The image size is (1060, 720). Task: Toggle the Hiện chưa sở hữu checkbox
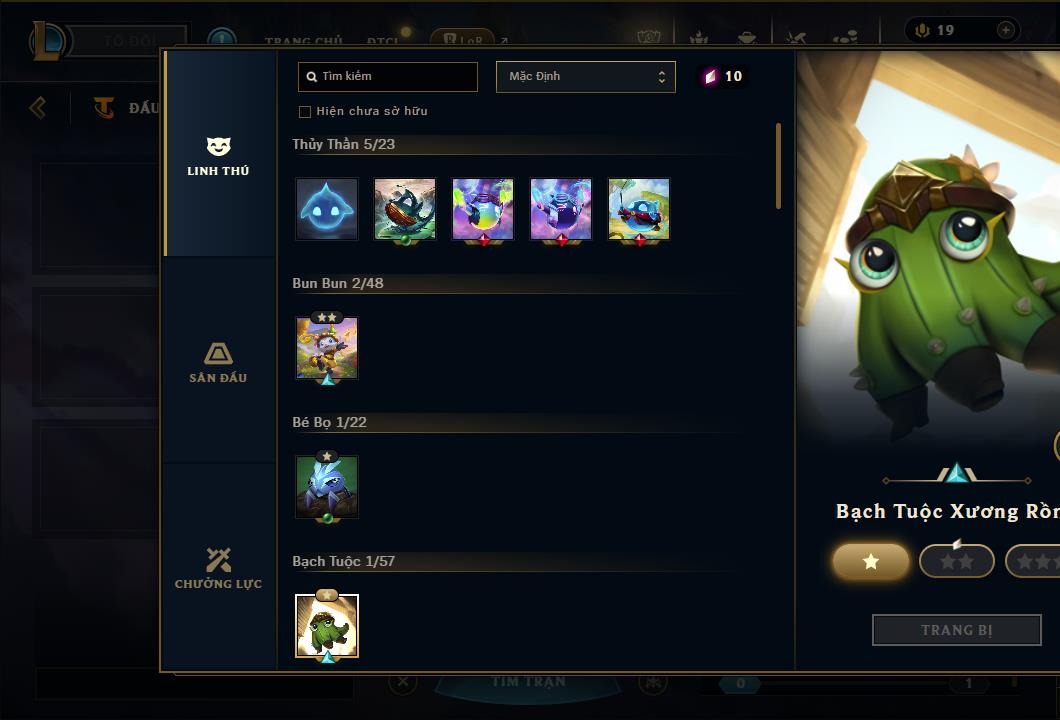tap(305, 111)
